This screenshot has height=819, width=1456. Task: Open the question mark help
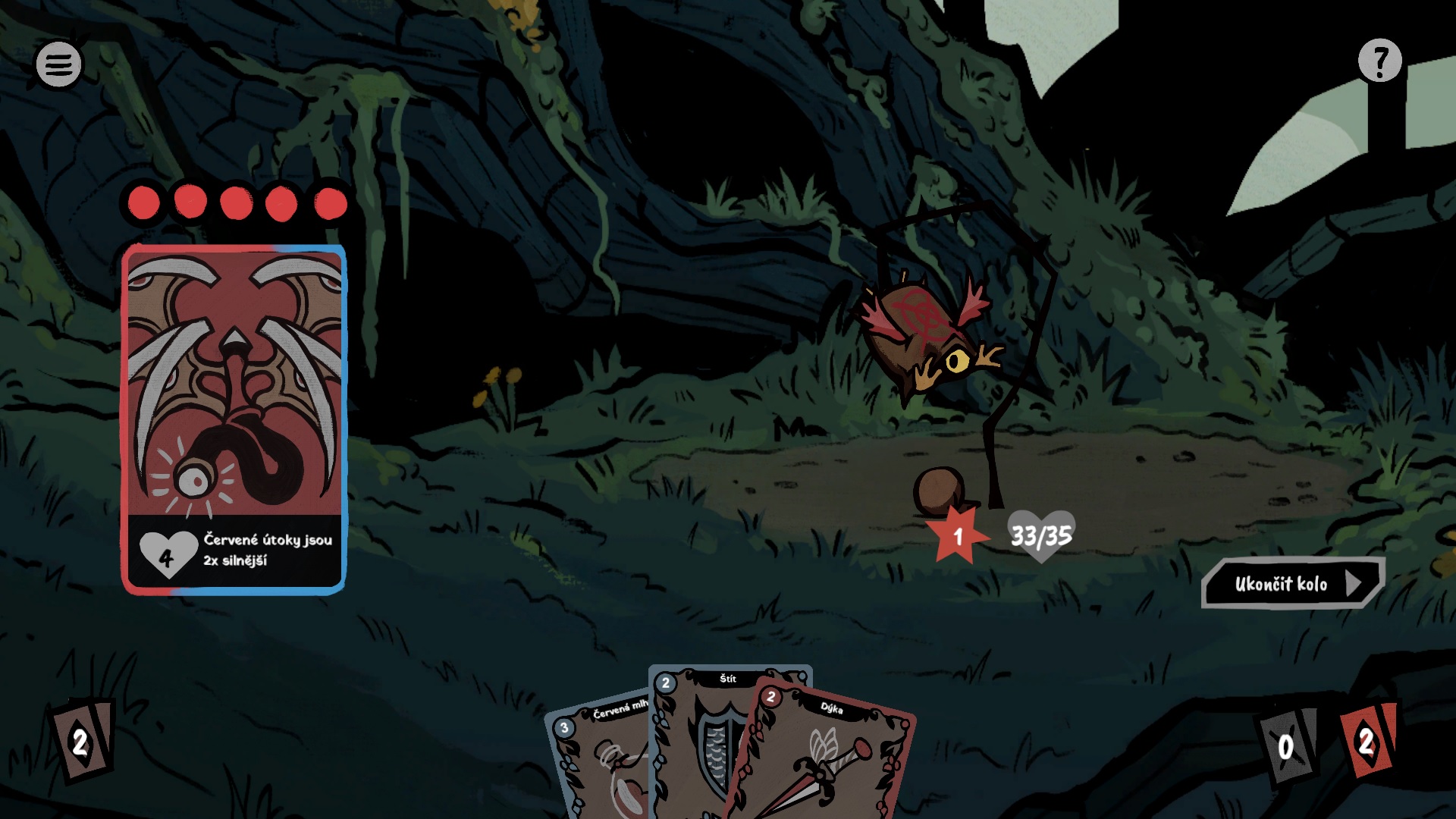[x=1379, y=61]
